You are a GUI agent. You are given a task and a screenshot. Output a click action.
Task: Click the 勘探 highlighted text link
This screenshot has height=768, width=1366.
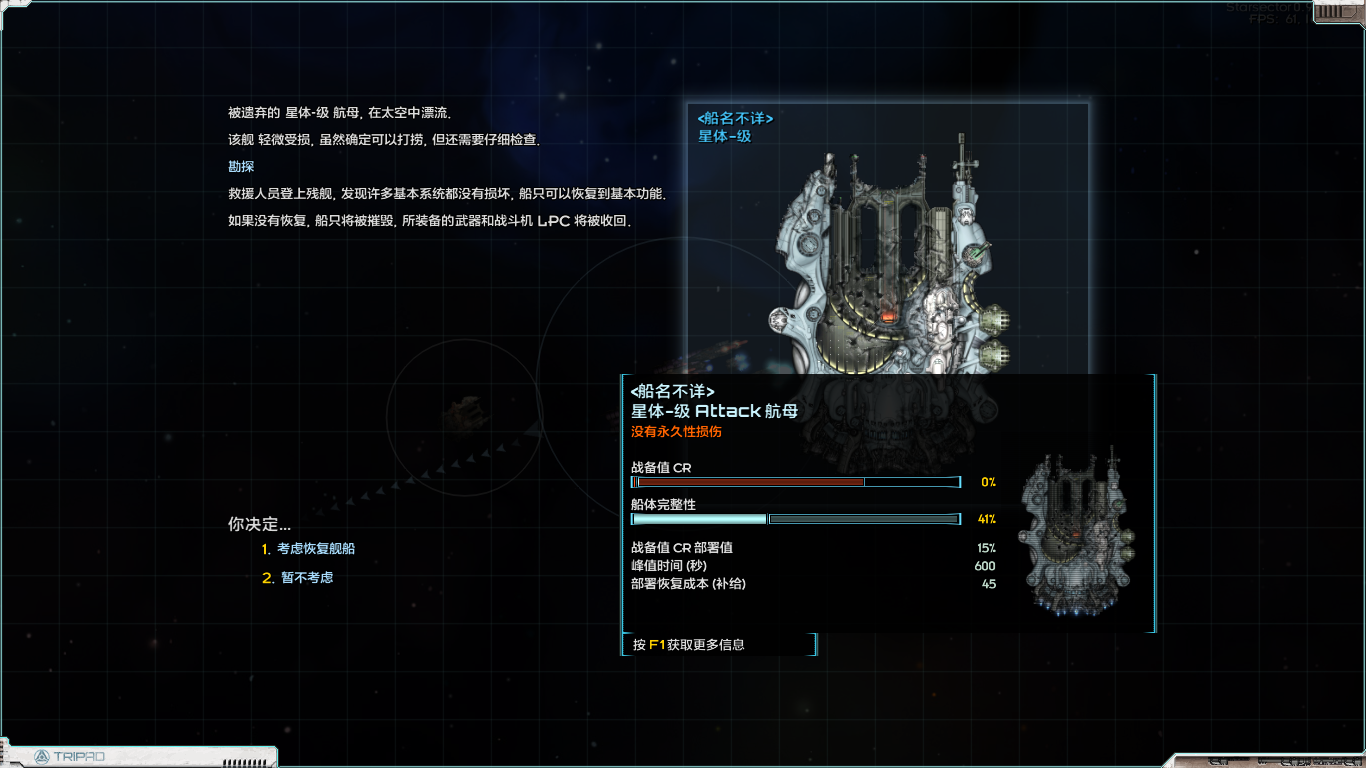240,166
